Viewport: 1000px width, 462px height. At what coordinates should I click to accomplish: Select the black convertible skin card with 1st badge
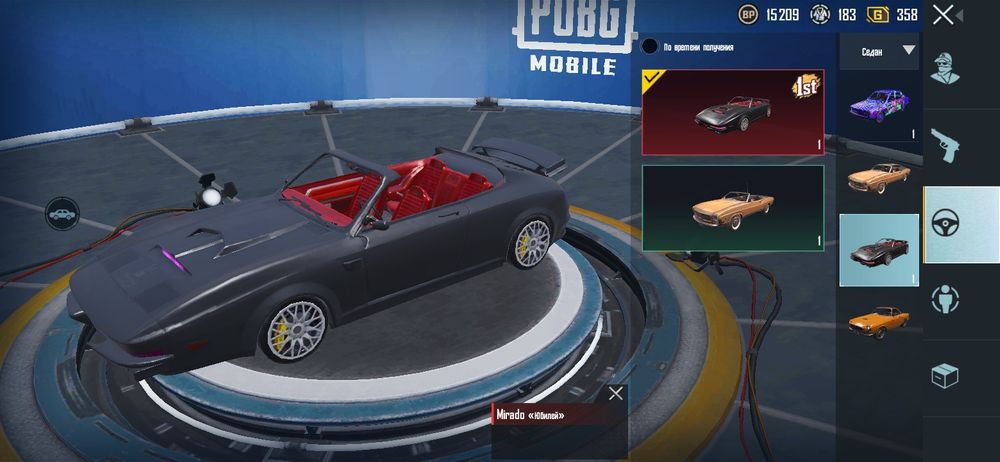pos(733,112)
